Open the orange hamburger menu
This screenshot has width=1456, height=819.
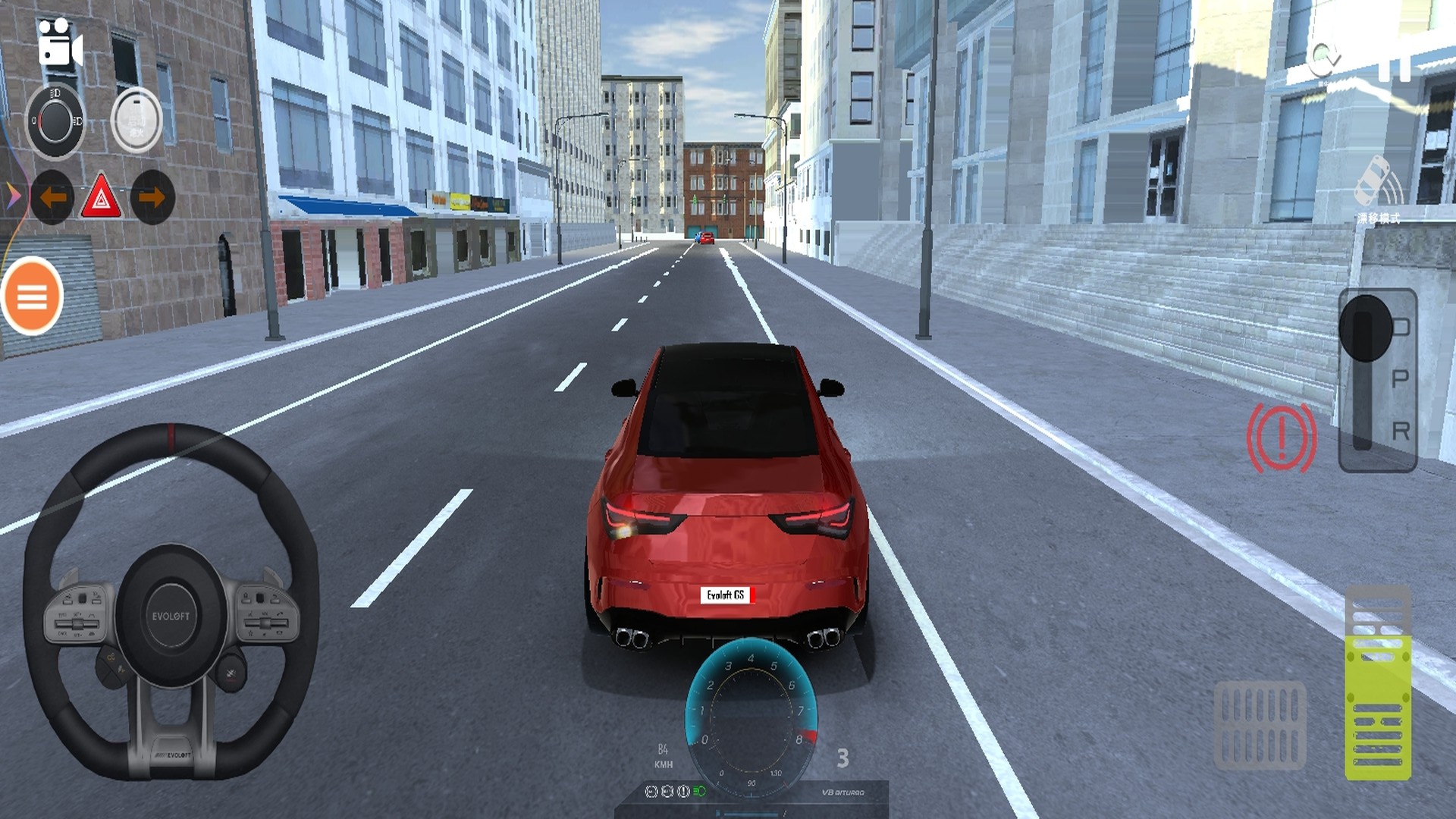(x=32, y=297)
